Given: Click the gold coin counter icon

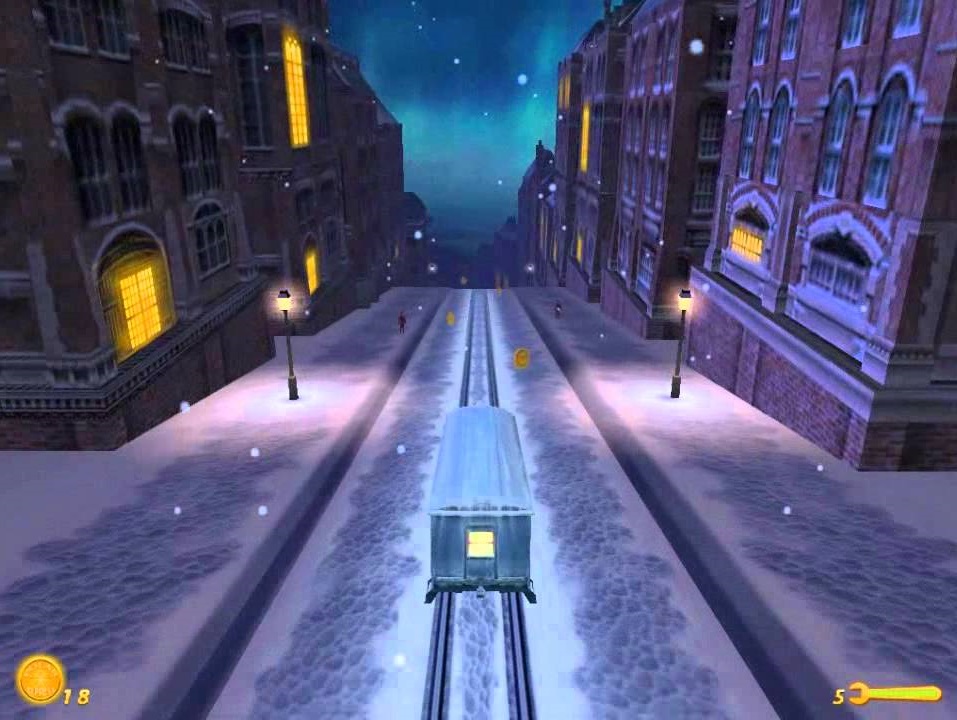Looking at the screenshot, I should [41, 679].
